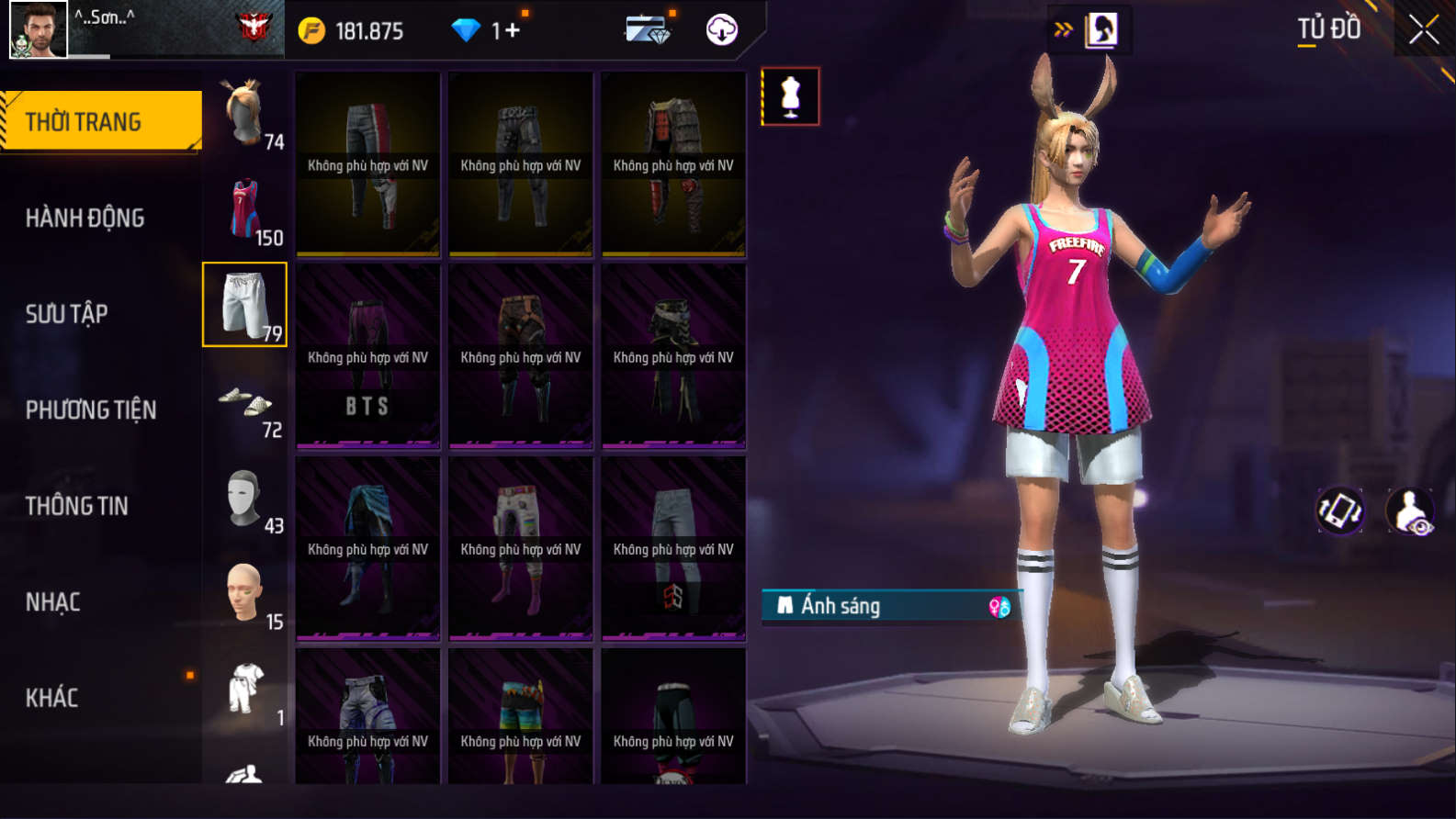This screenshot has width=1456, height=819.
Task: Go to the PHƯƠNG TIỆN category
Action: pyautogui.click(x=91, y=409)
